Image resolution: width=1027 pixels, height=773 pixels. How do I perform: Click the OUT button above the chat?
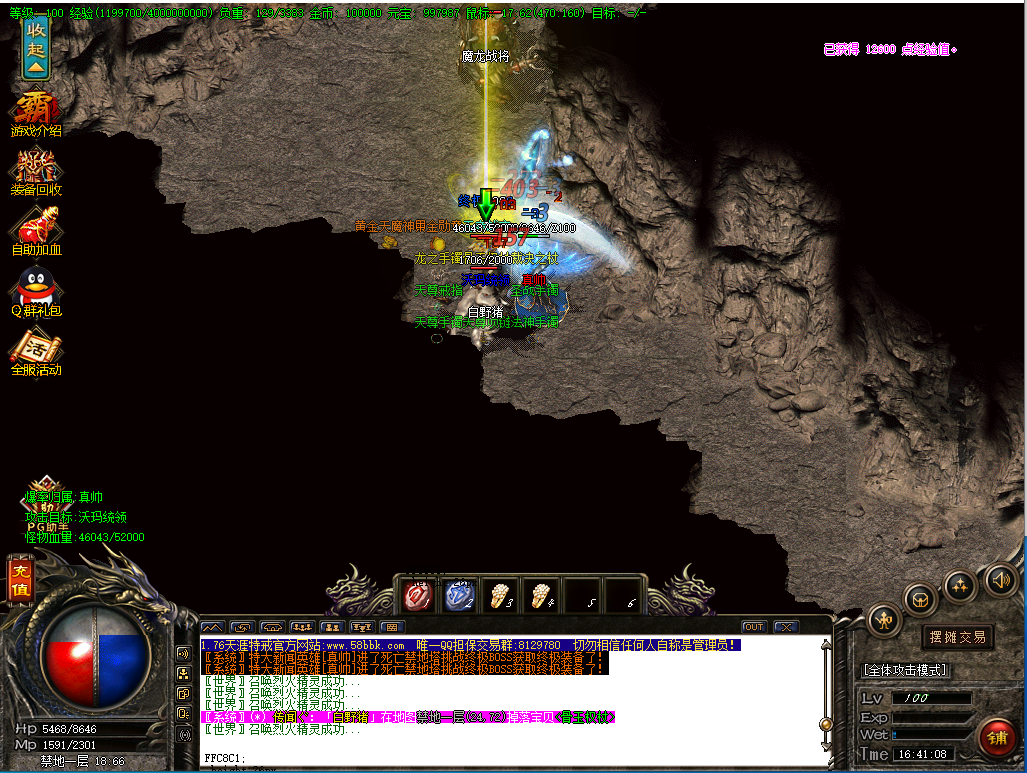point(754,627)
